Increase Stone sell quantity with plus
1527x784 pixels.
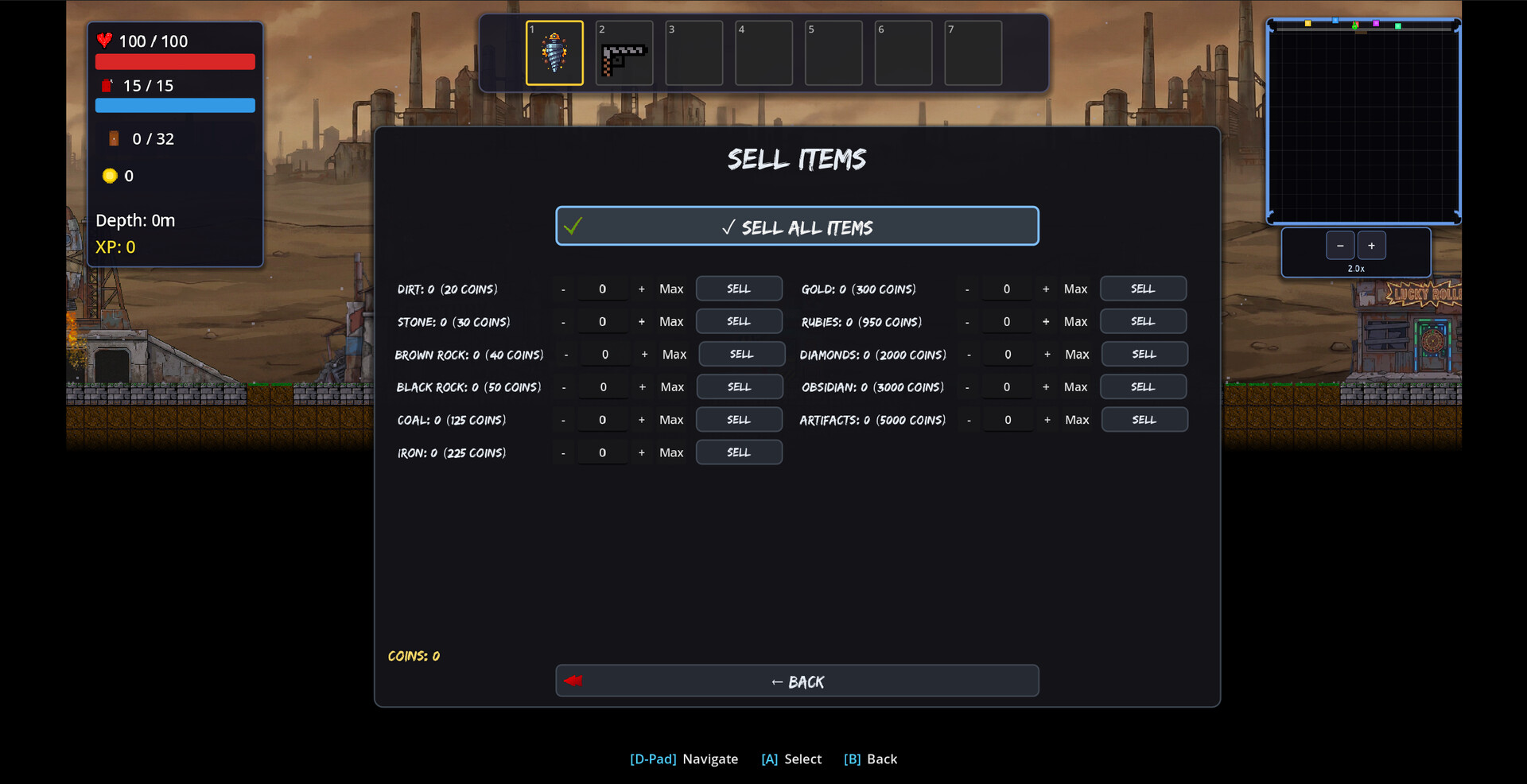(642, 321)
